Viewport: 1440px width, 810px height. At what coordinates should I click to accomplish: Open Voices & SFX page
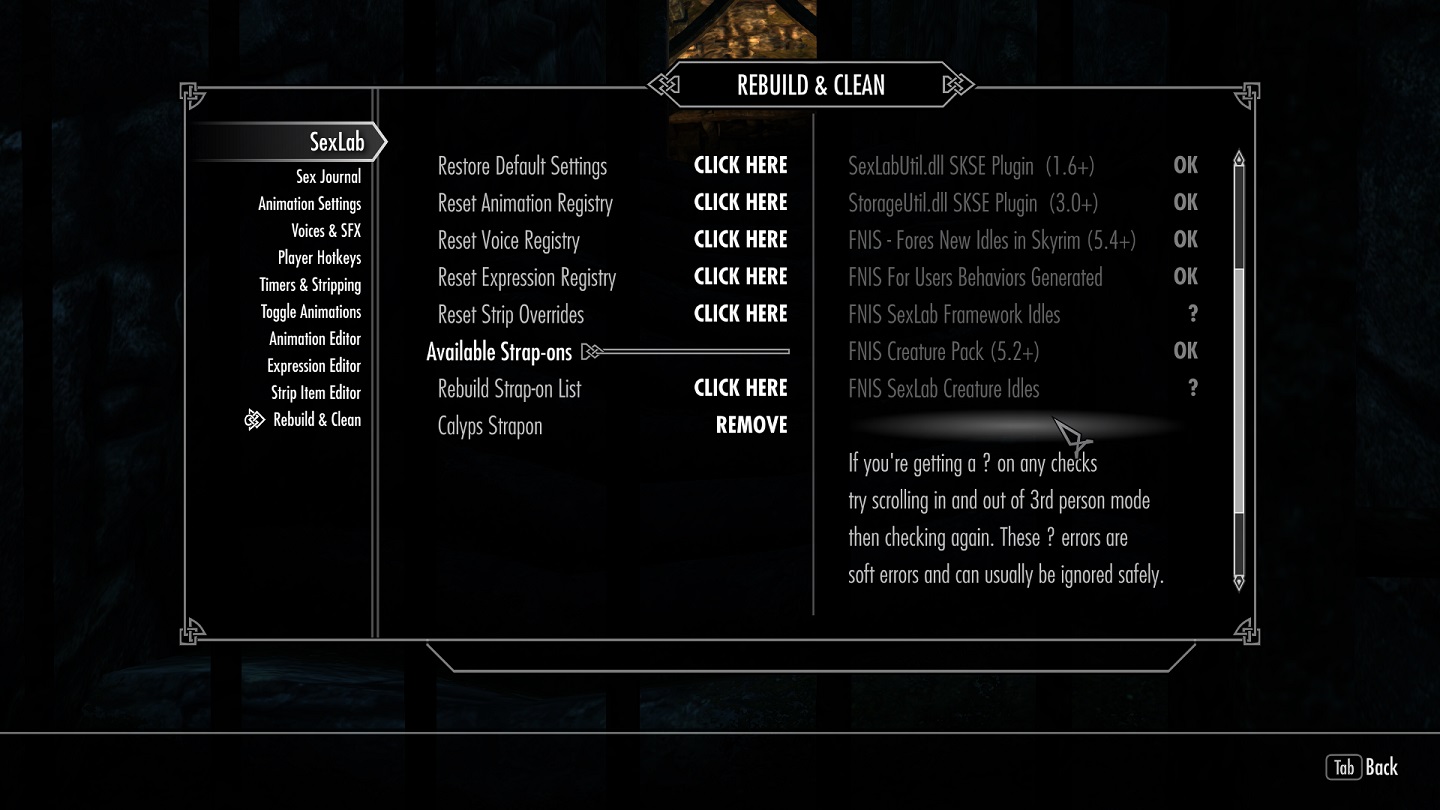(326, 231)
